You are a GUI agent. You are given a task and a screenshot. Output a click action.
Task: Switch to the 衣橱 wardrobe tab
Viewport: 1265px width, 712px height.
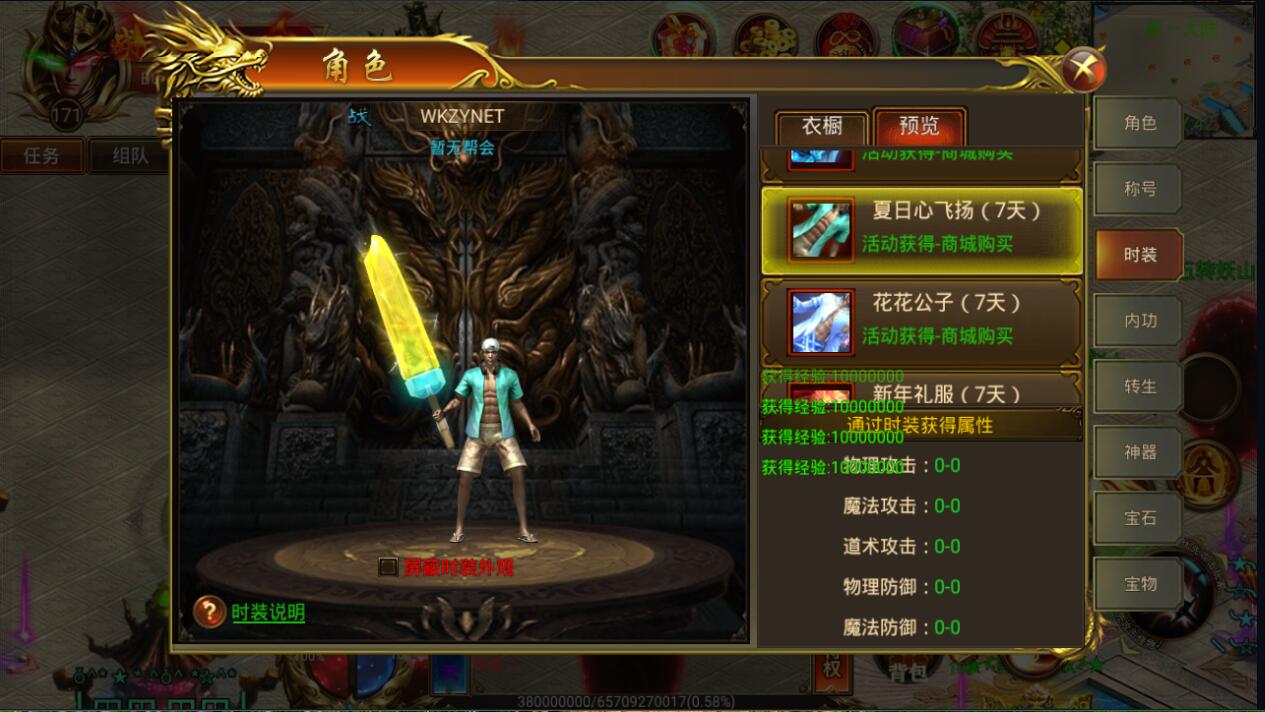pos(821,127)
